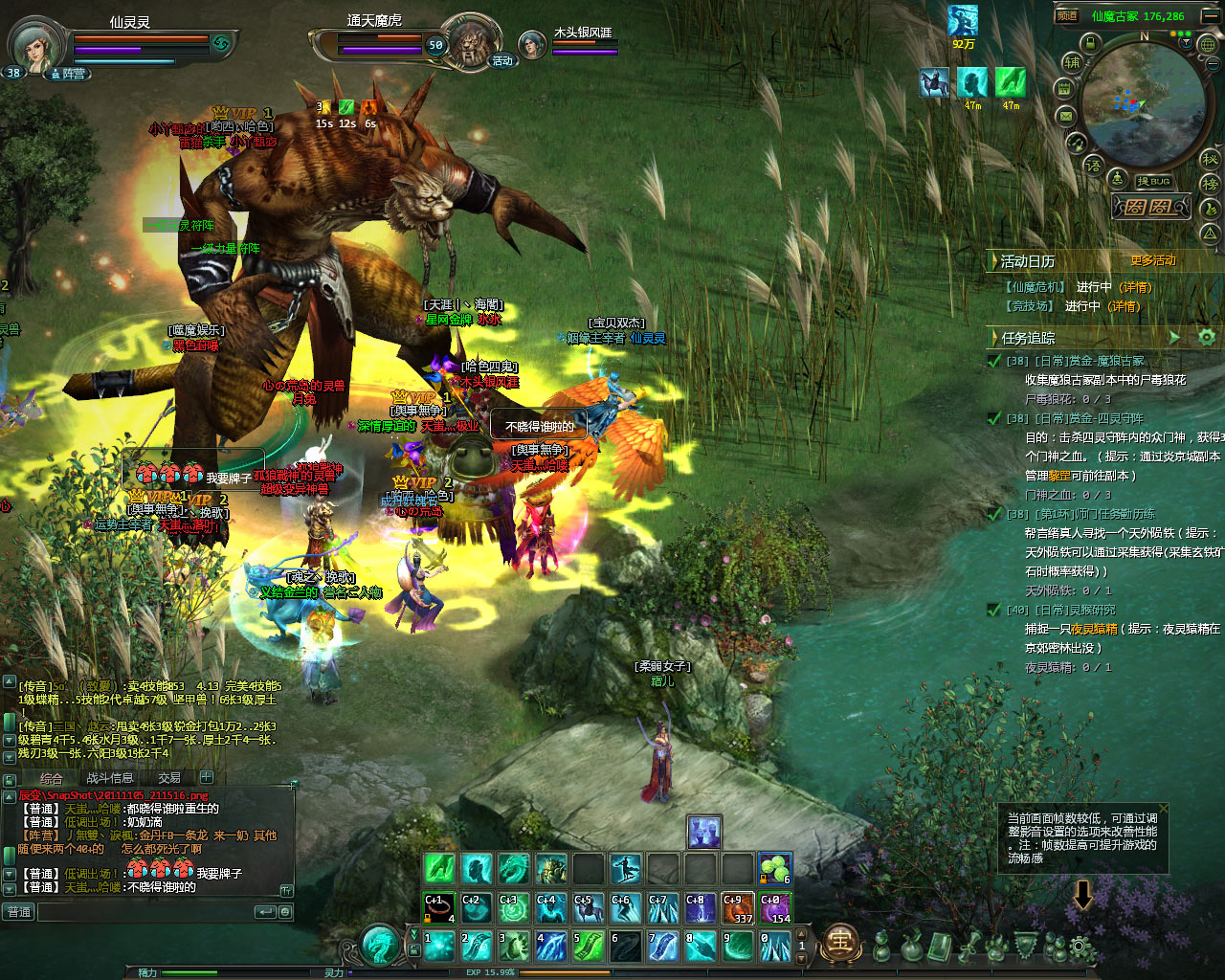1225x980 pixels.
Task: Click the chat text input field
Action: coord(144,912)
